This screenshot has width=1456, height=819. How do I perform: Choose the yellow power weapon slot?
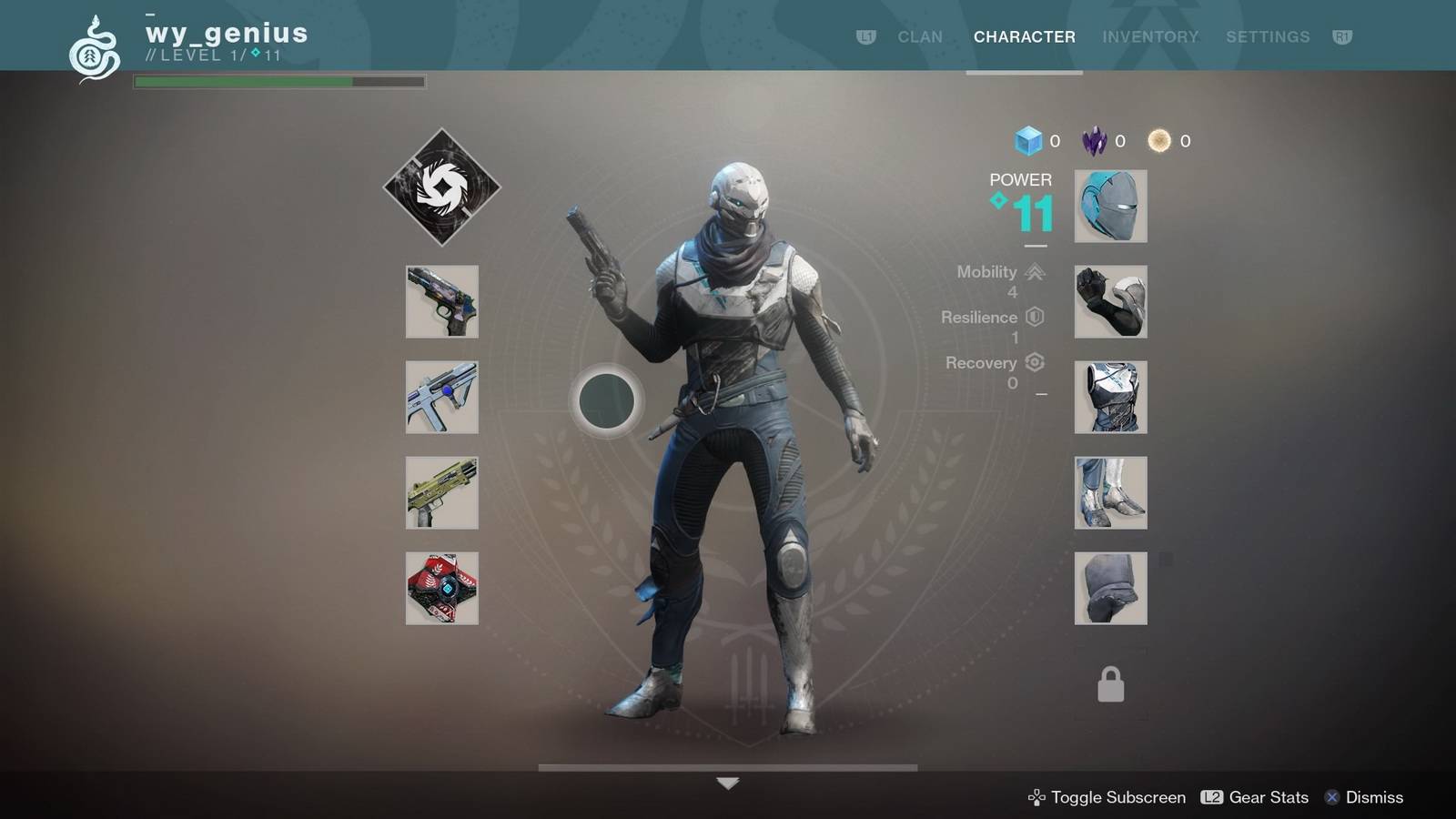tap(441, 493)
